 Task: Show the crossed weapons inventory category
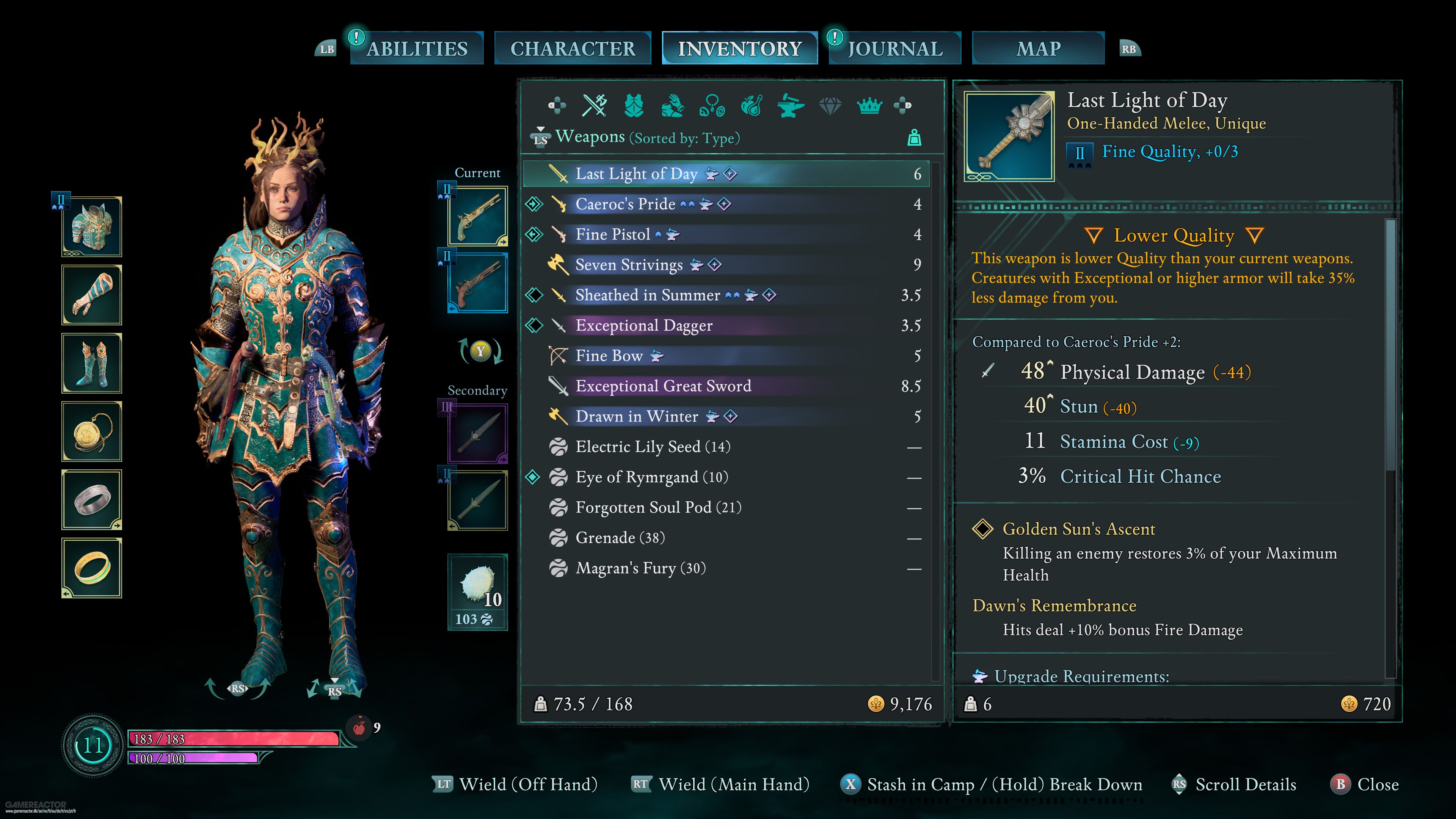[595, 106]
